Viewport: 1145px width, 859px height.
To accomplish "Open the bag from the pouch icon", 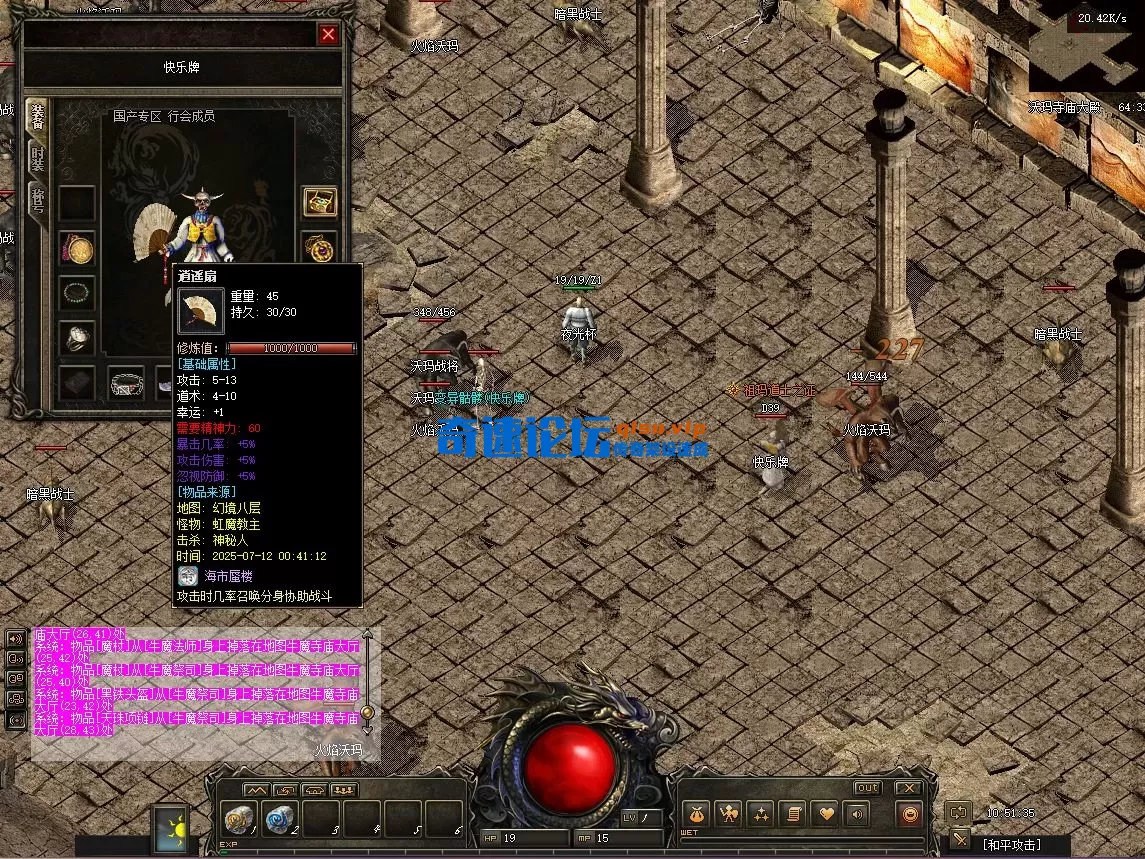I will coord(697,814).
